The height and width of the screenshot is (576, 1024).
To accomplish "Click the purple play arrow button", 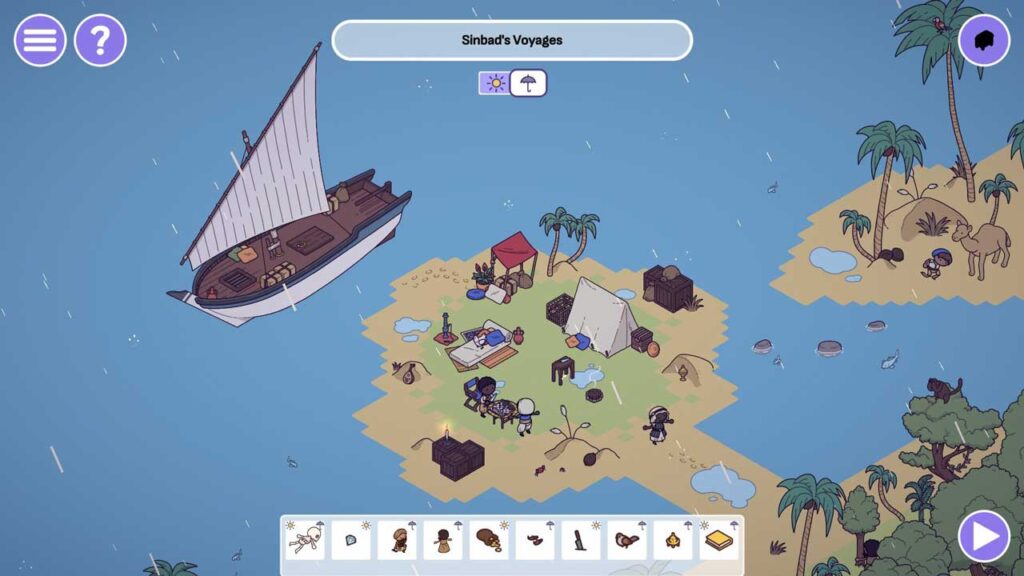I will pos(984,537).
